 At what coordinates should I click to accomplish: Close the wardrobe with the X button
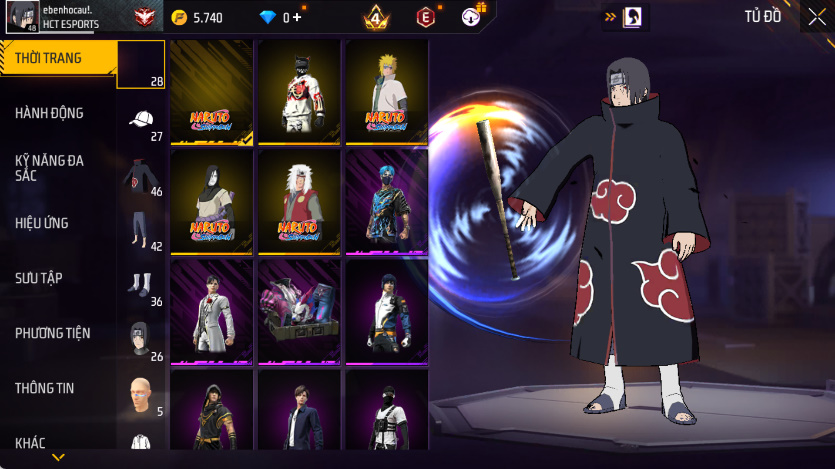click(x=816, y=16)
